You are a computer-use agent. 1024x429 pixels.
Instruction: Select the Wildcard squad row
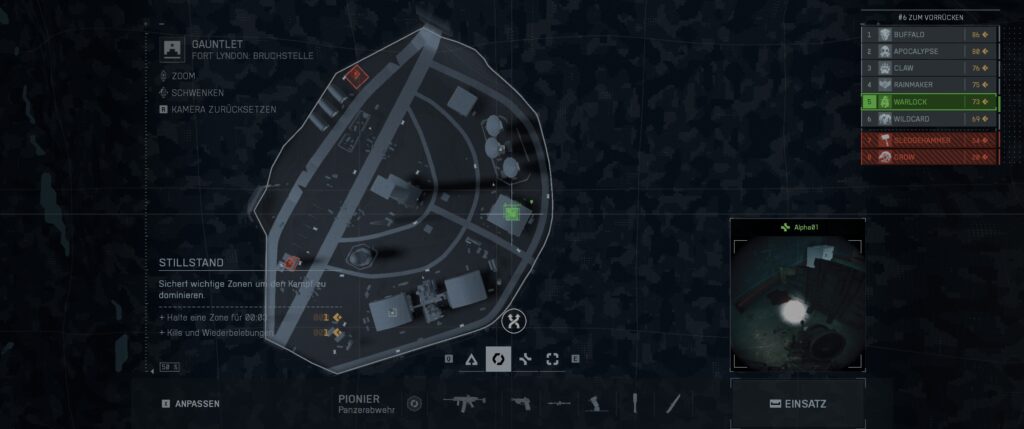coord(929,119)
